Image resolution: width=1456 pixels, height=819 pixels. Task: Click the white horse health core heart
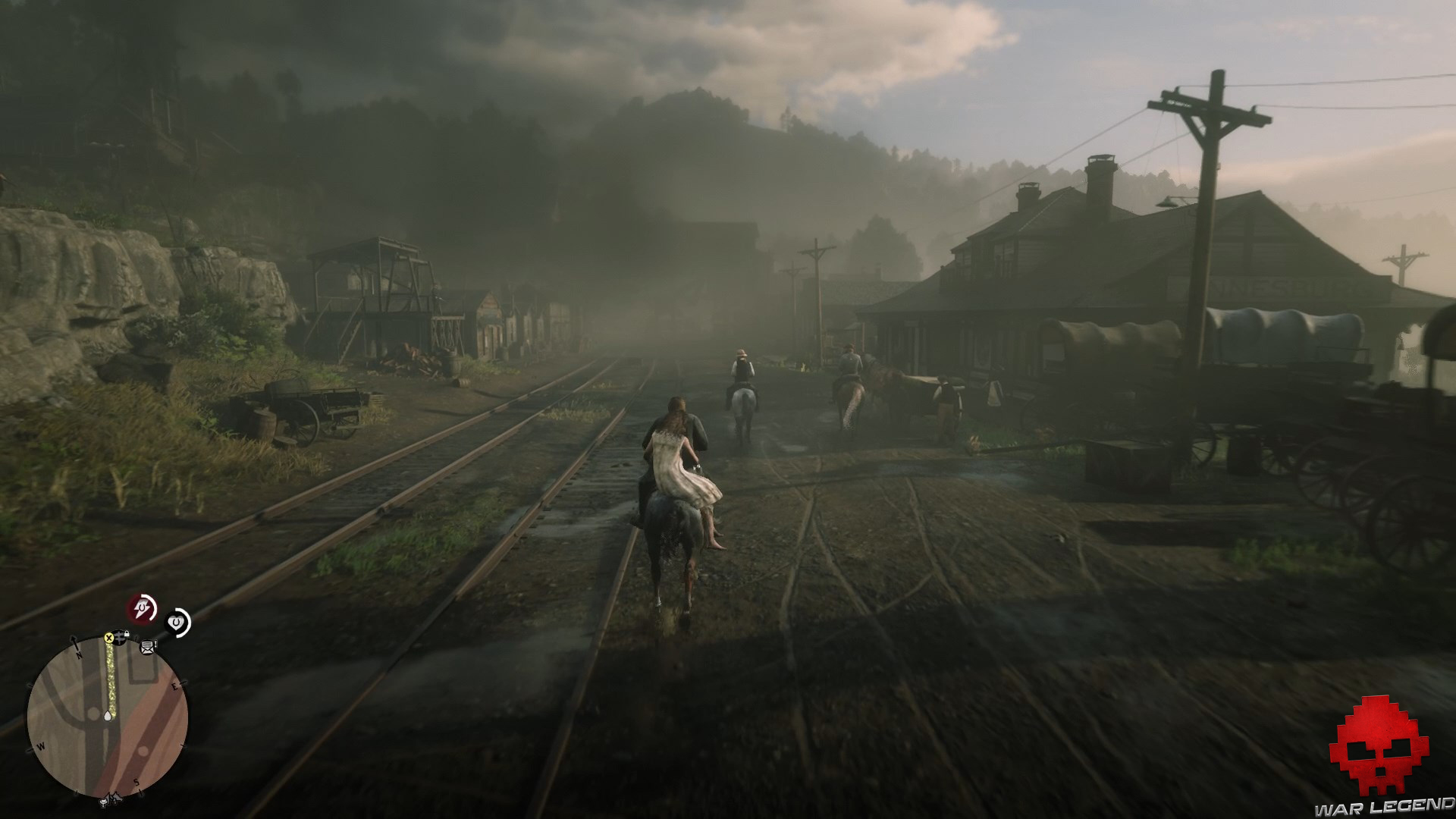point(175,621)
